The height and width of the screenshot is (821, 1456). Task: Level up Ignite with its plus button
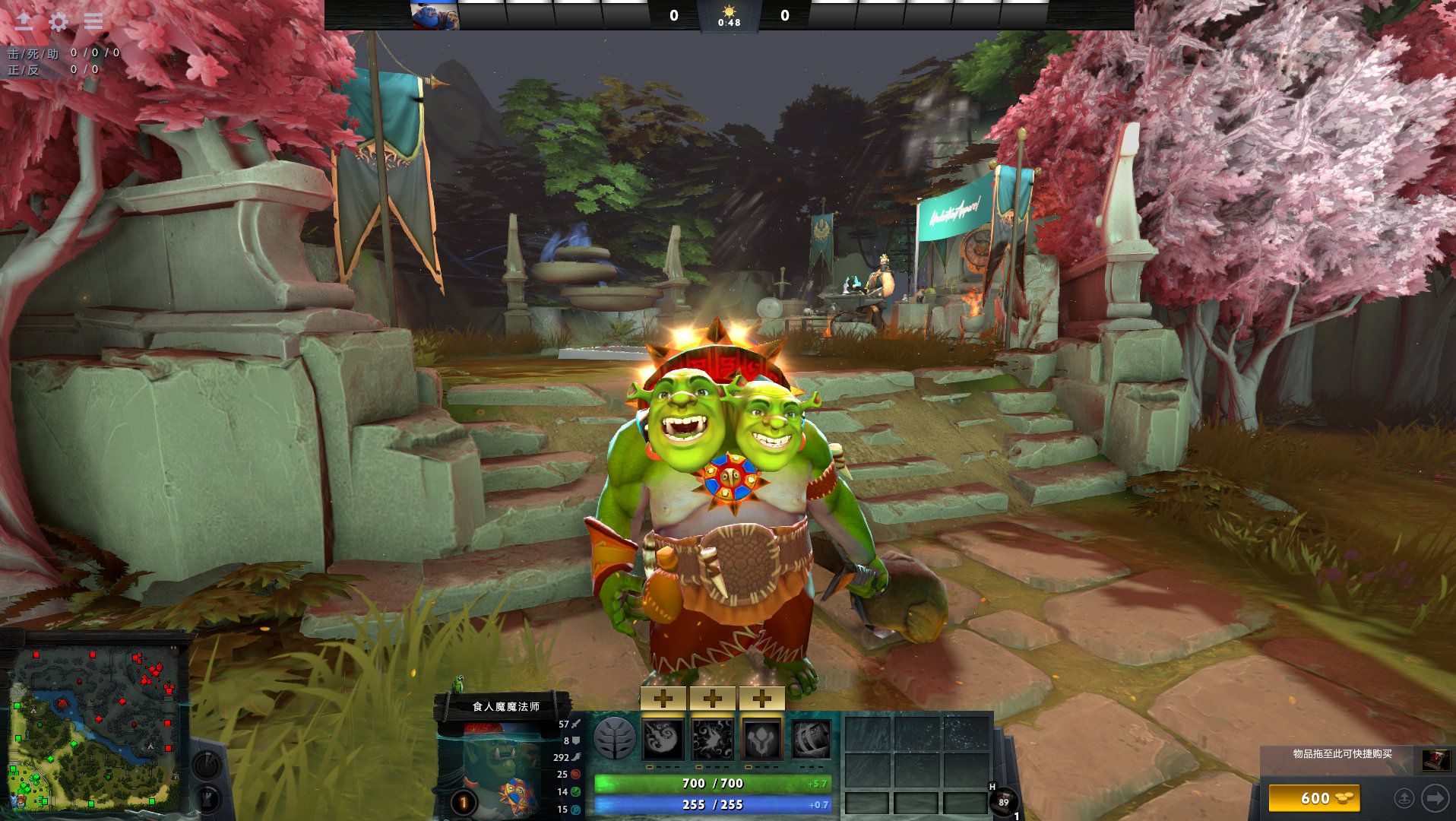tap(712, 699)
